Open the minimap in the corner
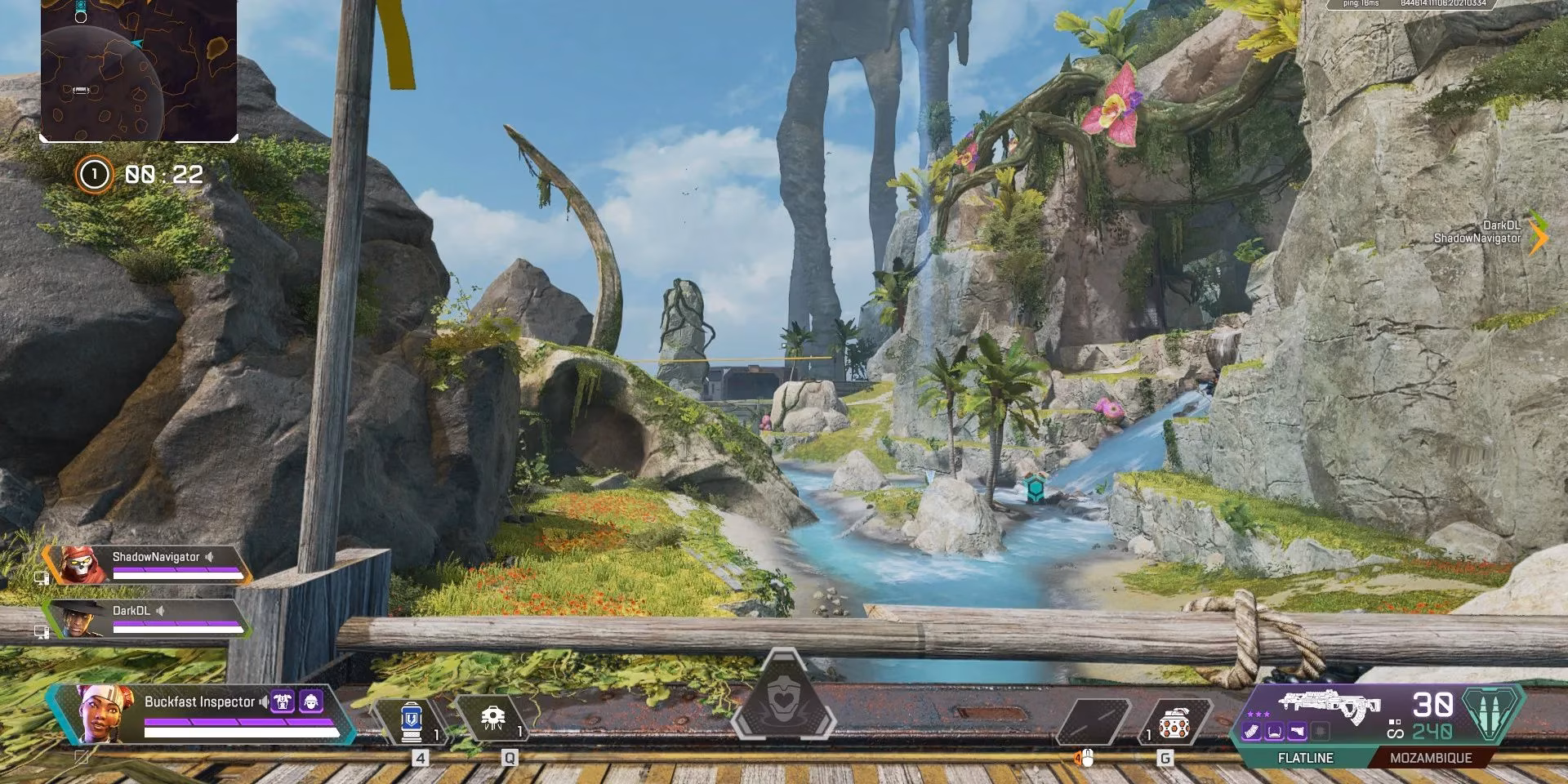The height and width of the screenshot is (784, 1568). 139,69
